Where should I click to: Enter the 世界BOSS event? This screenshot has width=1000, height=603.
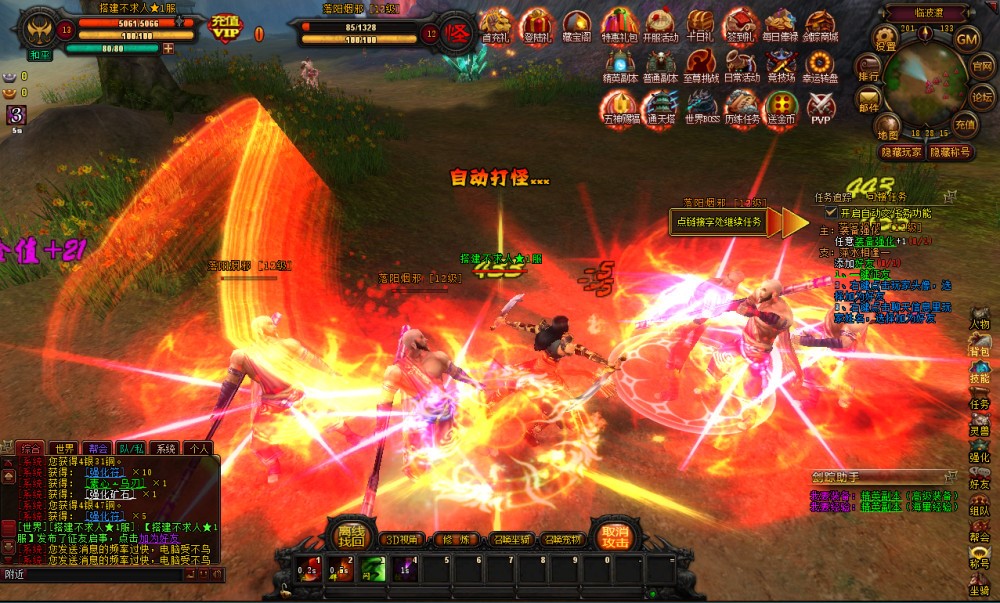coord(702,106)
